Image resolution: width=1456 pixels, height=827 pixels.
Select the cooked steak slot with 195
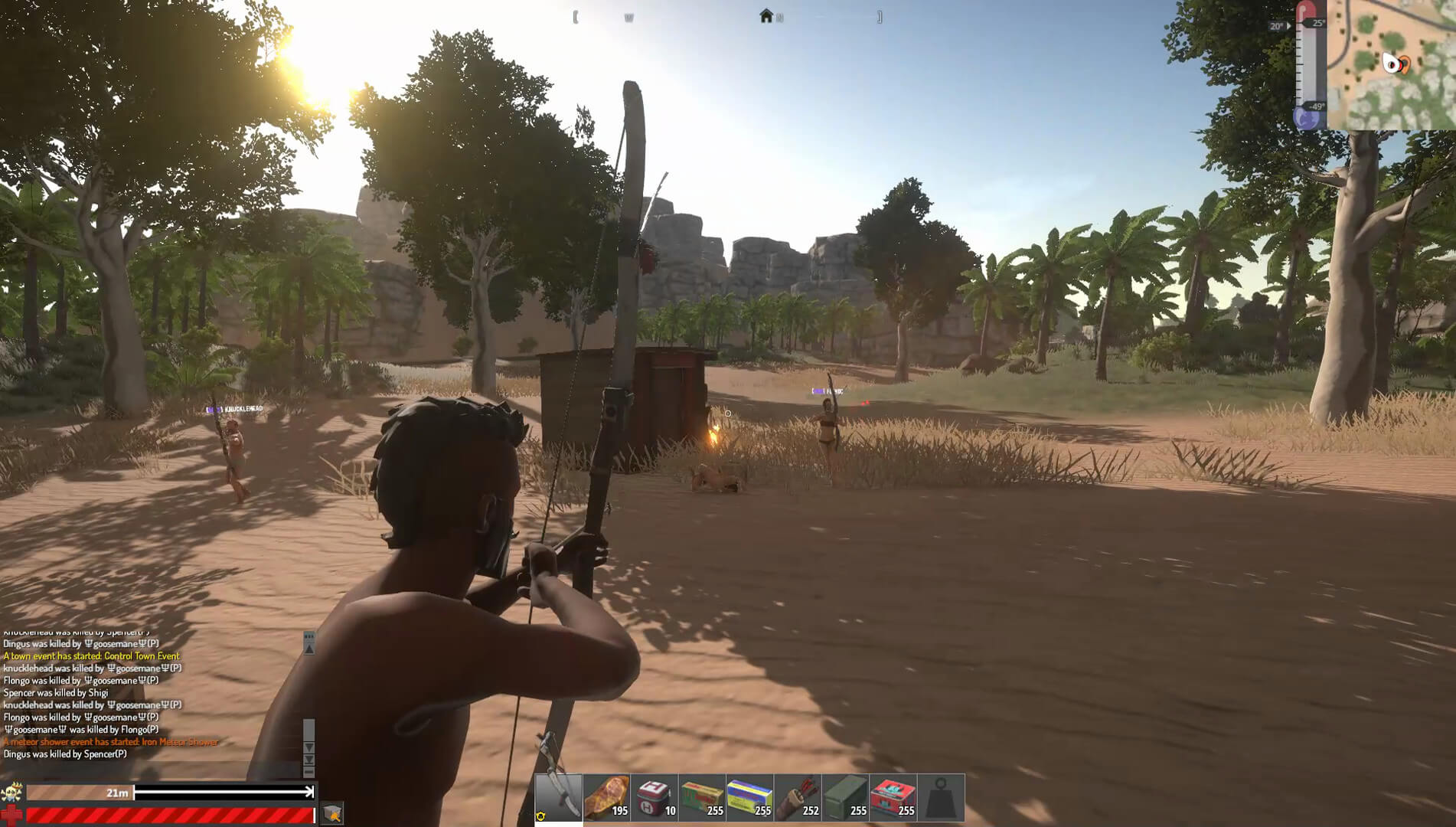click(606, 797)
